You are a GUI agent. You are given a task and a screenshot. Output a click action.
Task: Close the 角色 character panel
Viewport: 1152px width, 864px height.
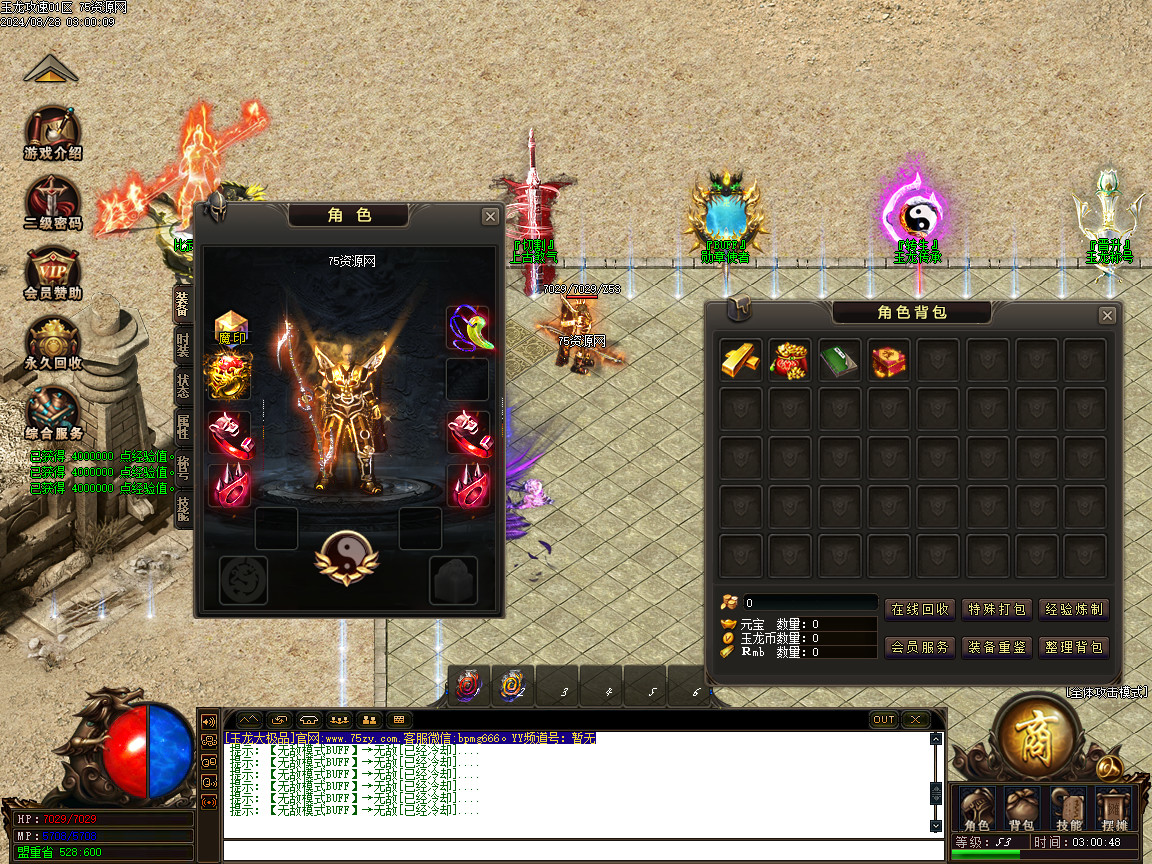coord(490,216)
